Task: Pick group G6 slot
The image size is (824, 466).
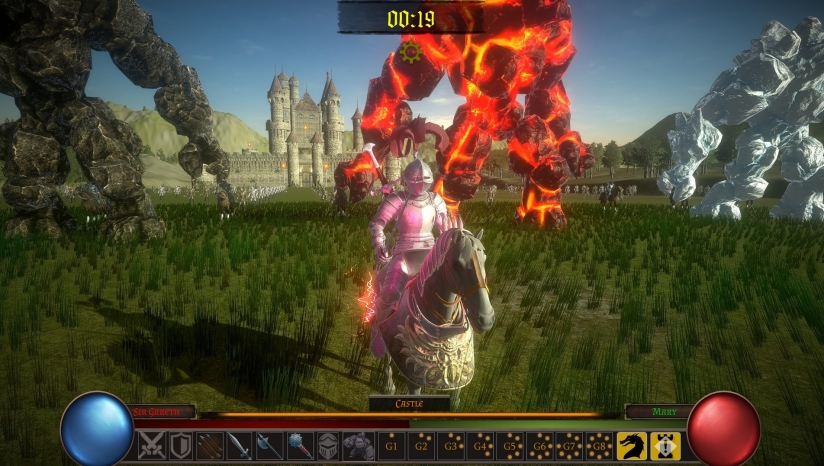Action: click(x=541, y=446)
